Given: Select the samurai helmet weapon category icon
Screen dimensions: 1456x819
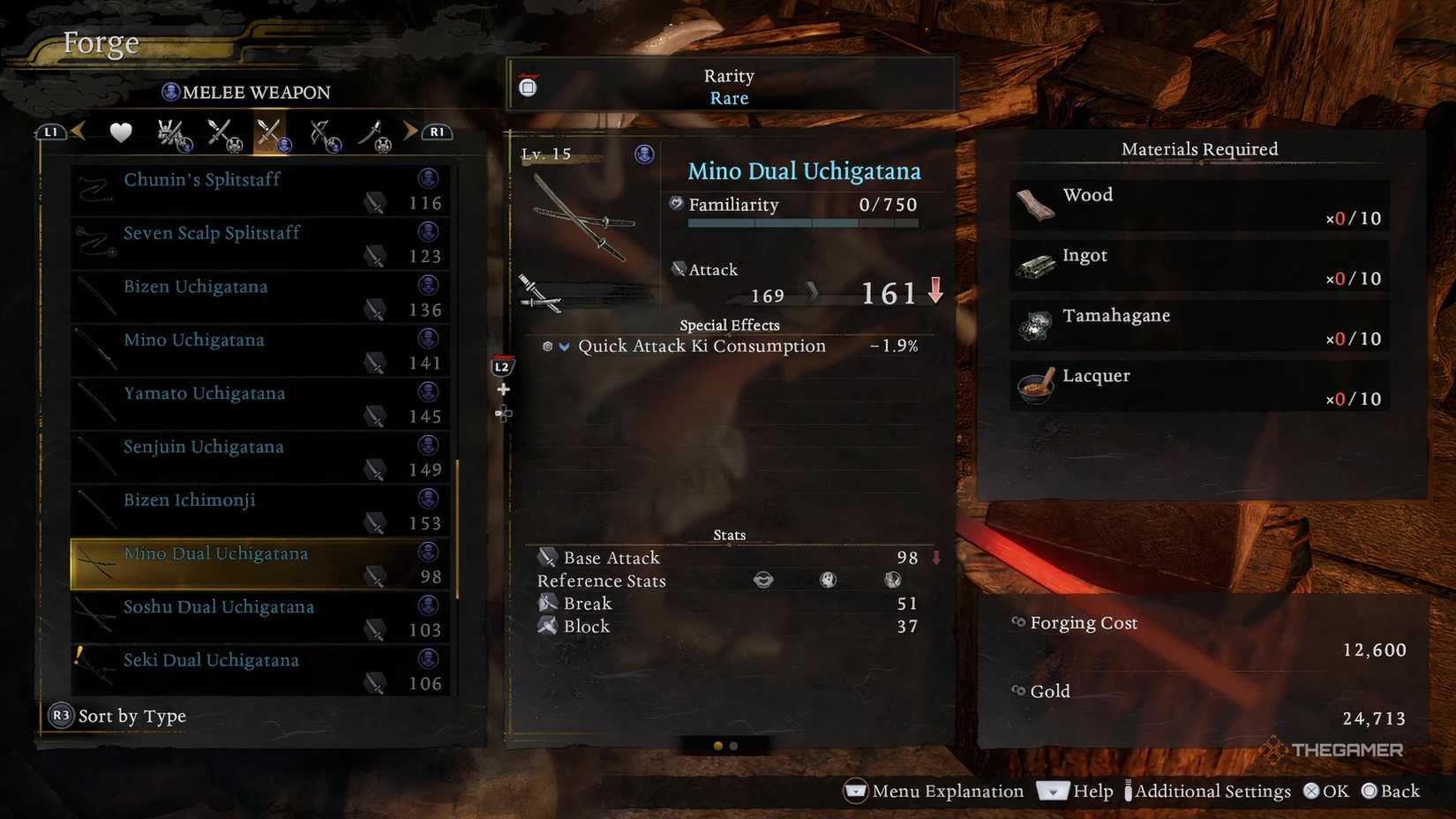Looking at the screenshot, I should click(170, 131).
